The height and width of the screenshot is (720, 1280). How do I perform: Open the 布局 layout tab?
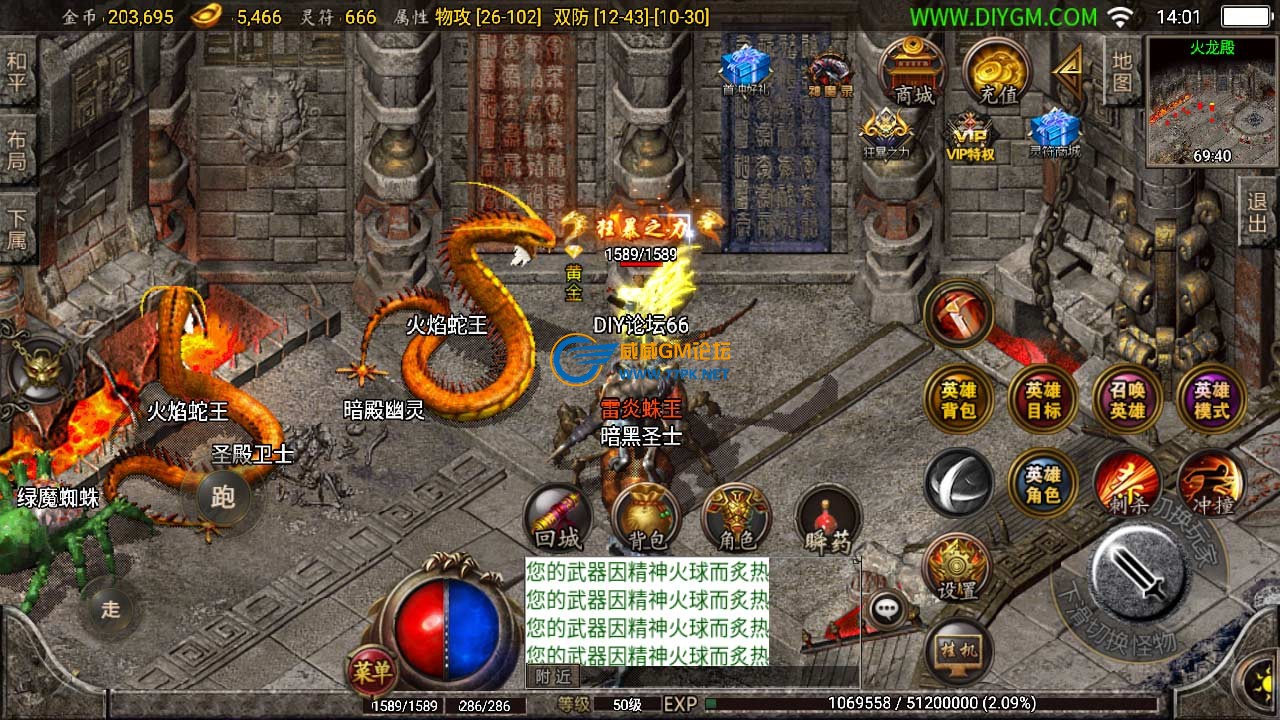click(17, 150)
